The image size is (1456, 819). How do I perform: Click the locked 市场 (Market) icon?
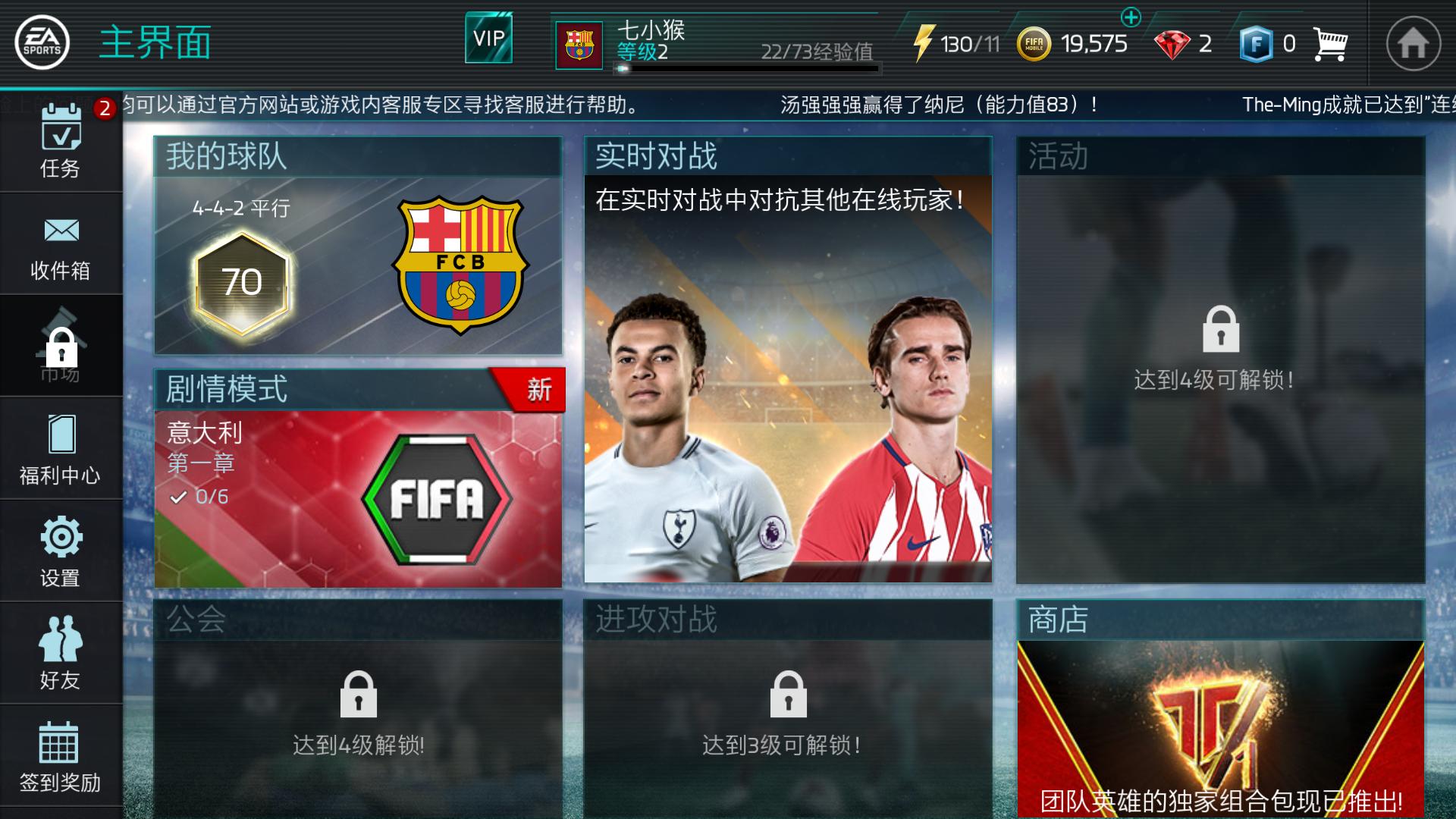[x=61, y=345]
